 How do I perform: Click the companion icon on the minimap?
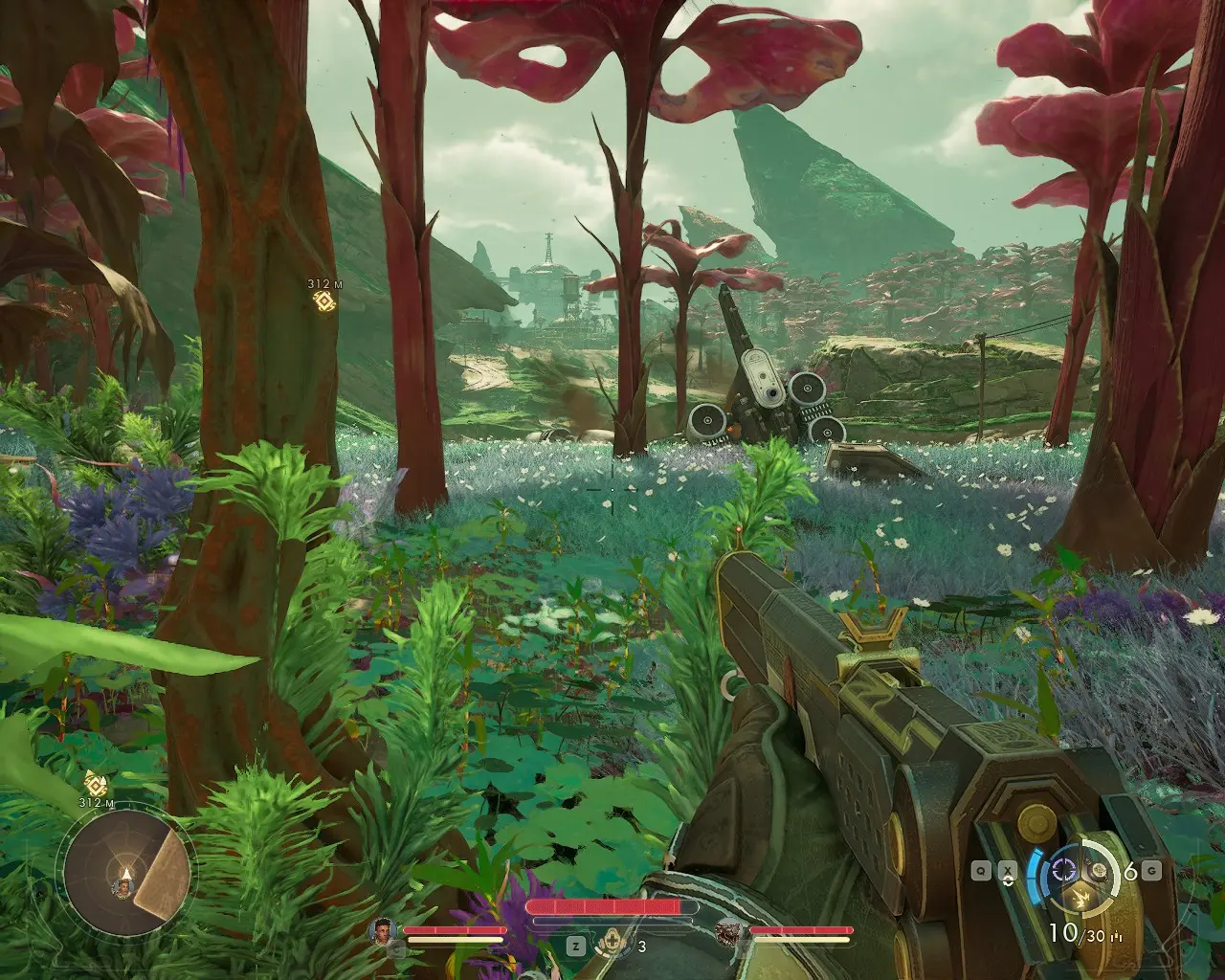pos(123,889)
